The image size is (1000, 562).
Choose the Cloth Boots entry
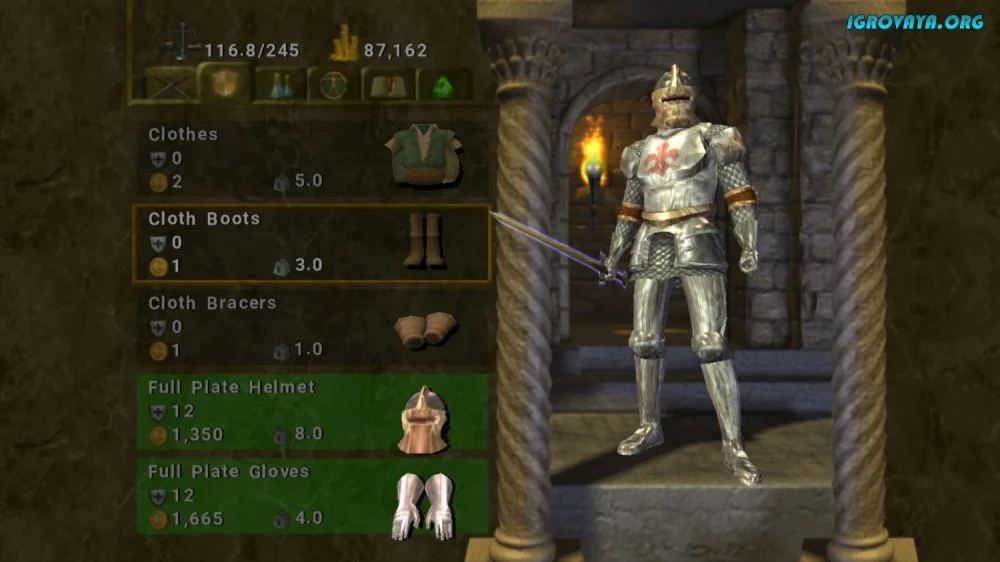312,243
